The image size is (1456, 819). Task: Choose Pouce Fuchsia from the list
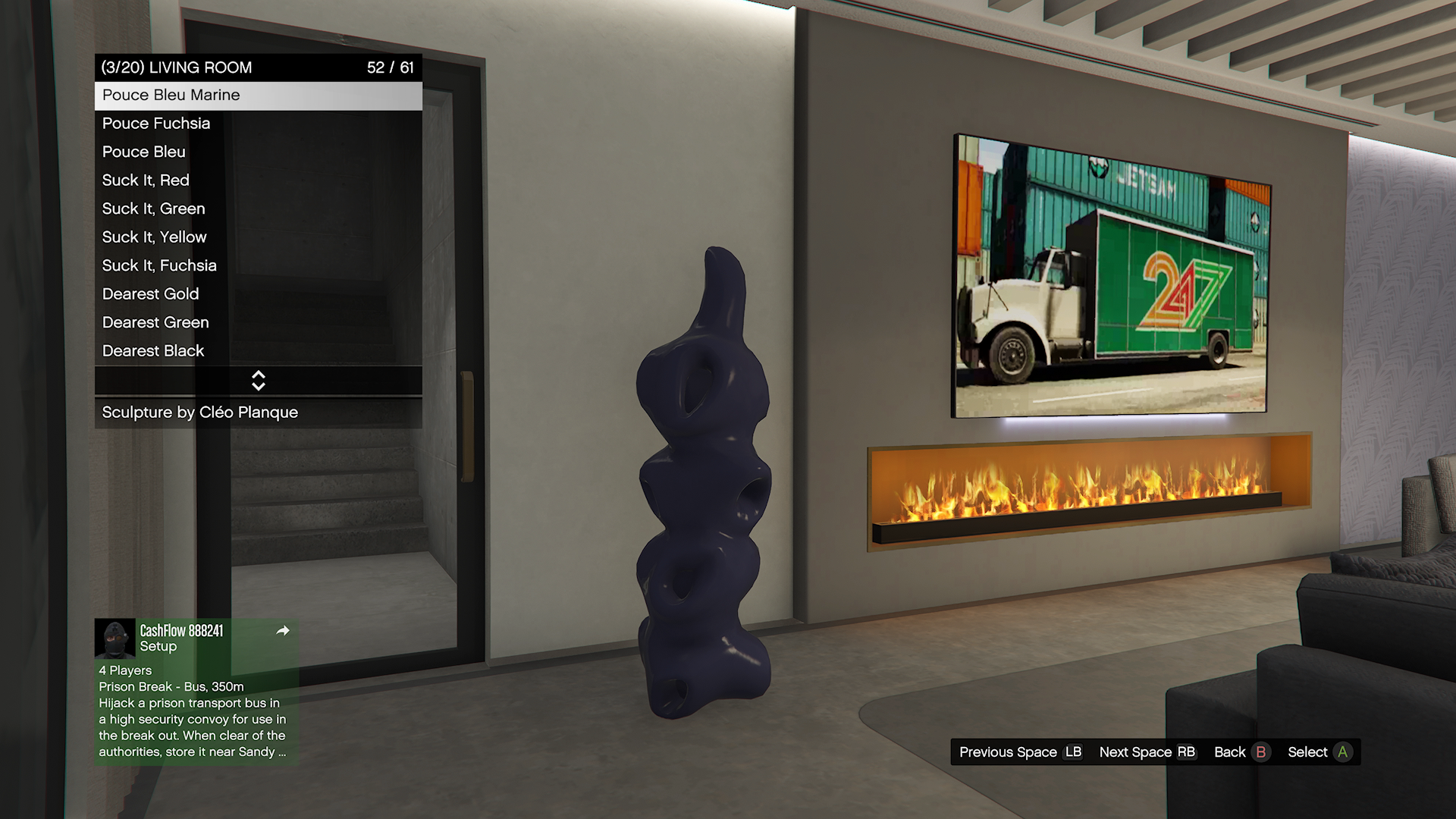[x=258, y=124]
